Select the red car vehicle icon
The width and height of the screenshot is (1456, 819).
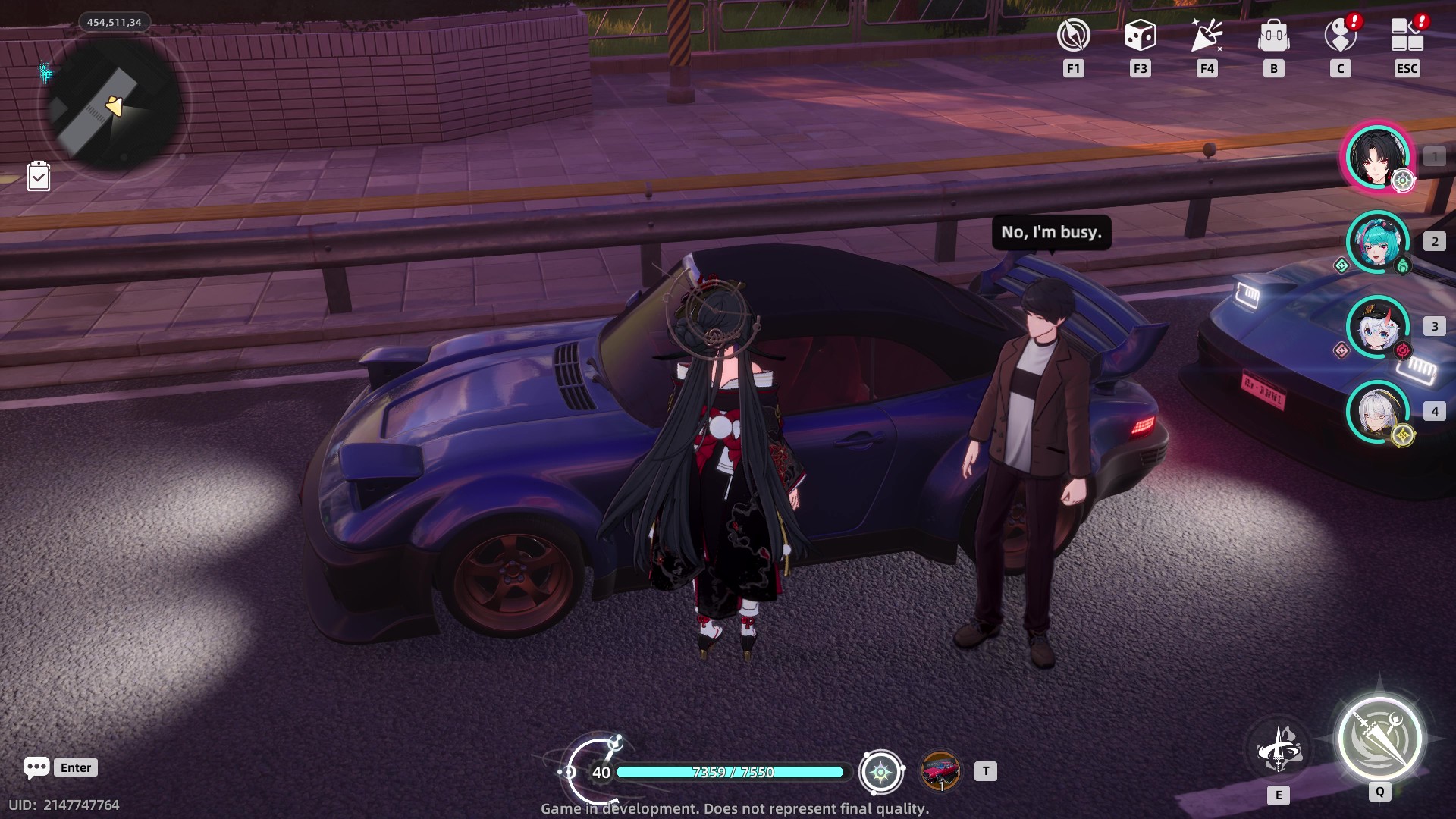coord(940,771)
